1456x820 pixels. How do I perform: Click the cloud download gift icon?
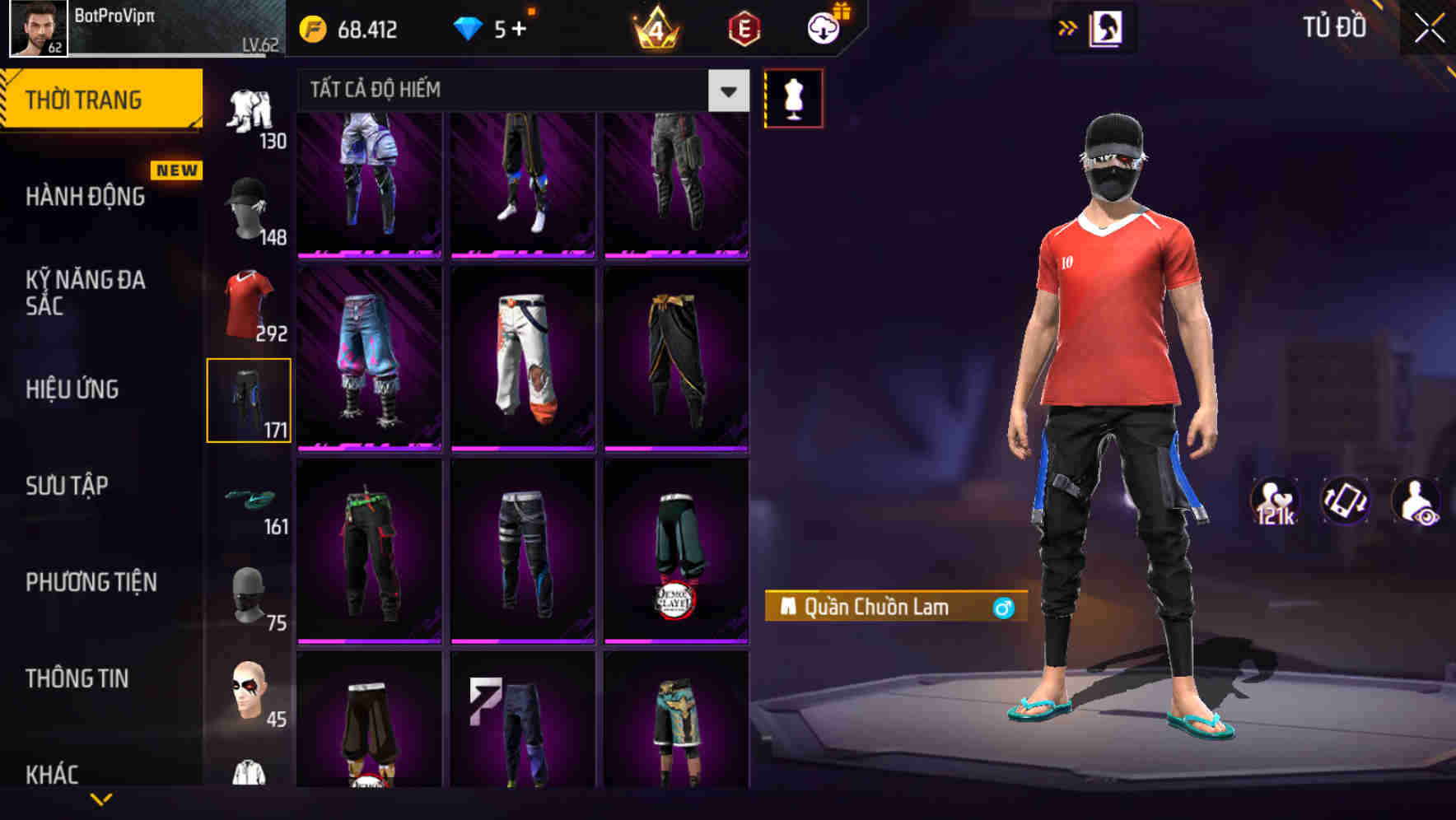[x=823, y=27]
